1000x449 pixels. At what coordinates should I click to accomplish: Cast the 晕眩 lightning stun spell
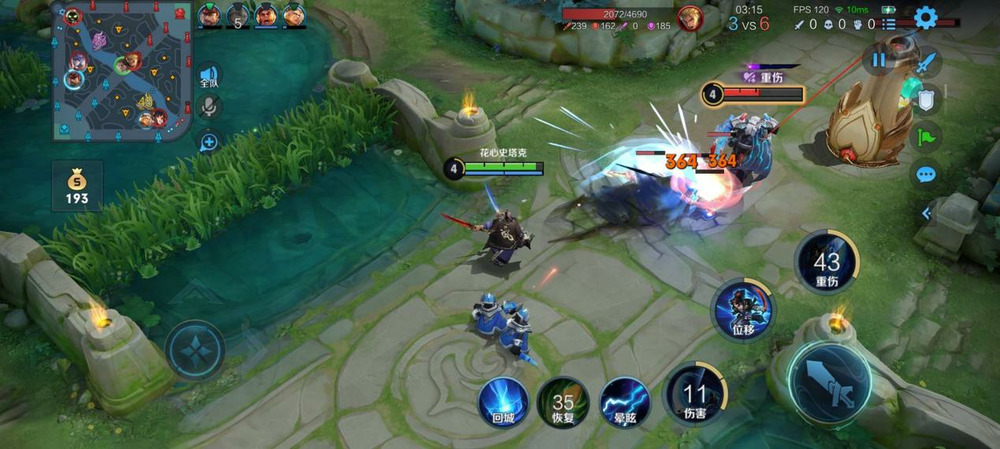coord(624,402)
